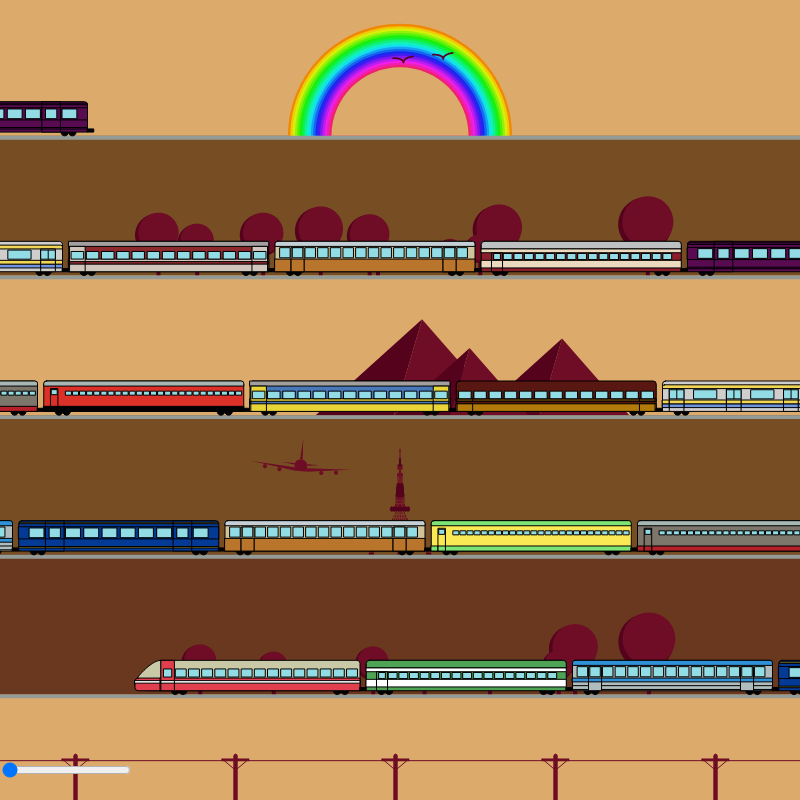Click the blue slider handle
This screenshot has width=800, height=800.
[x=10, y=770]
